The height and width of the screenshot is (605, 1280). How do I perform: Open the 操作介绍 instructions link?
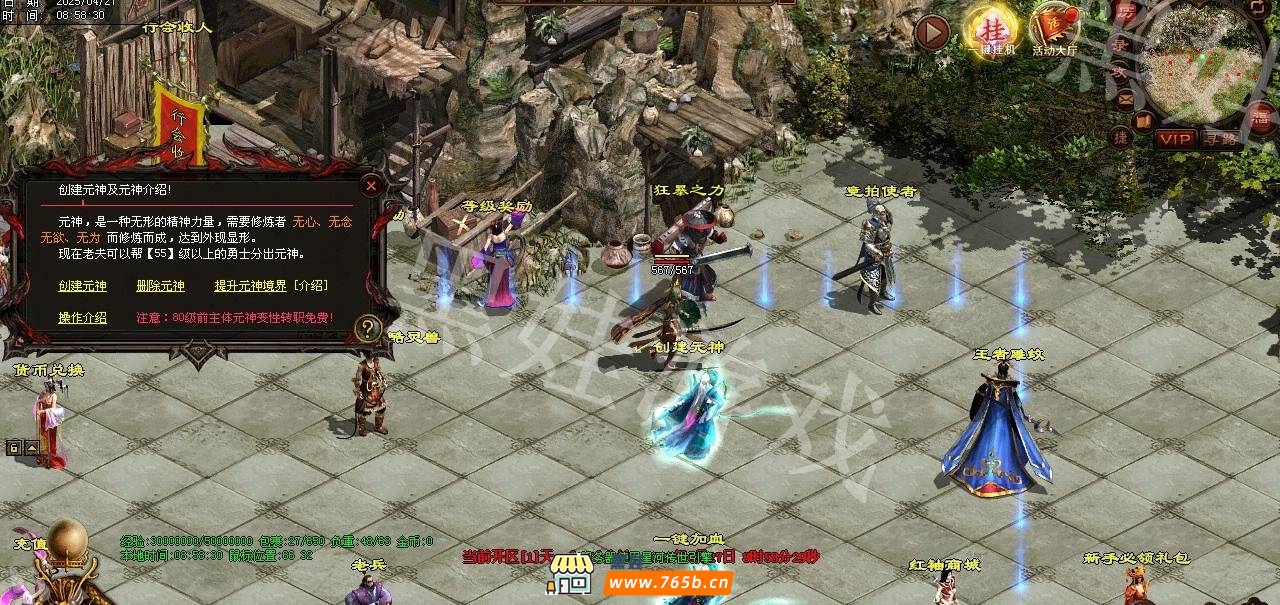point(82,318)
